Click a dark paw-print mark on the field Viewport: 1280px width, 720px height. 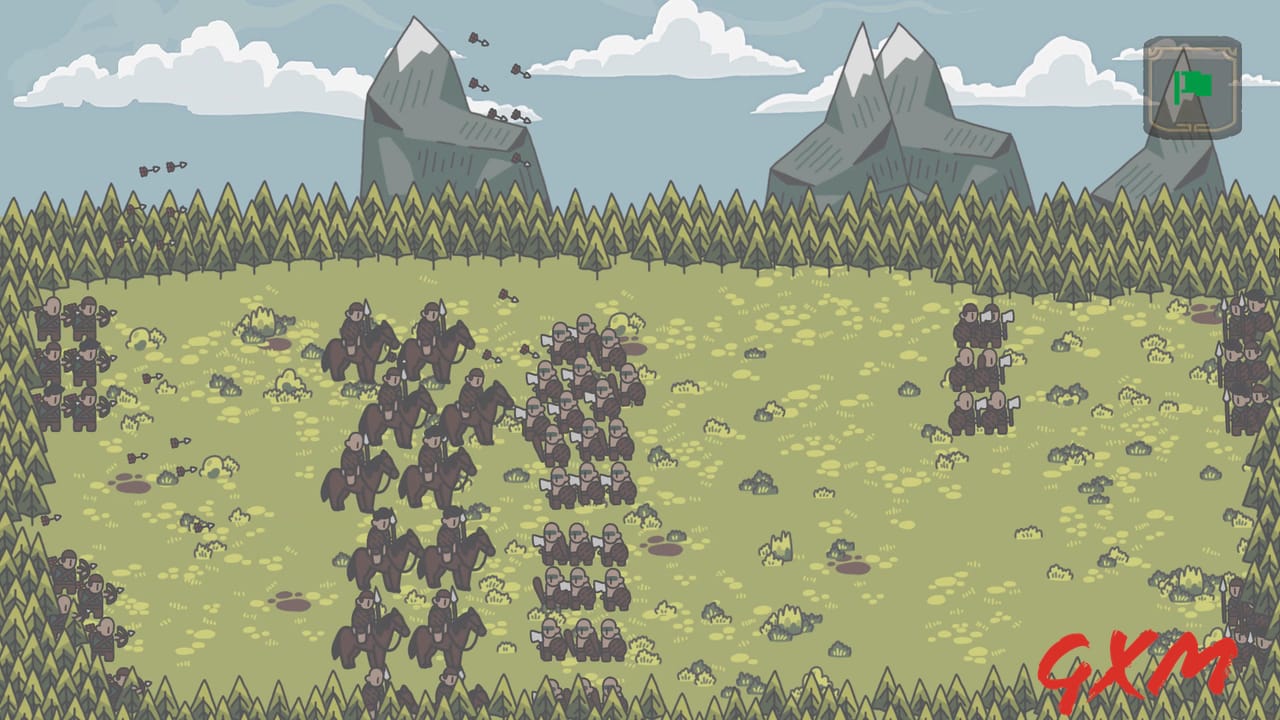[x=130, y=485]
